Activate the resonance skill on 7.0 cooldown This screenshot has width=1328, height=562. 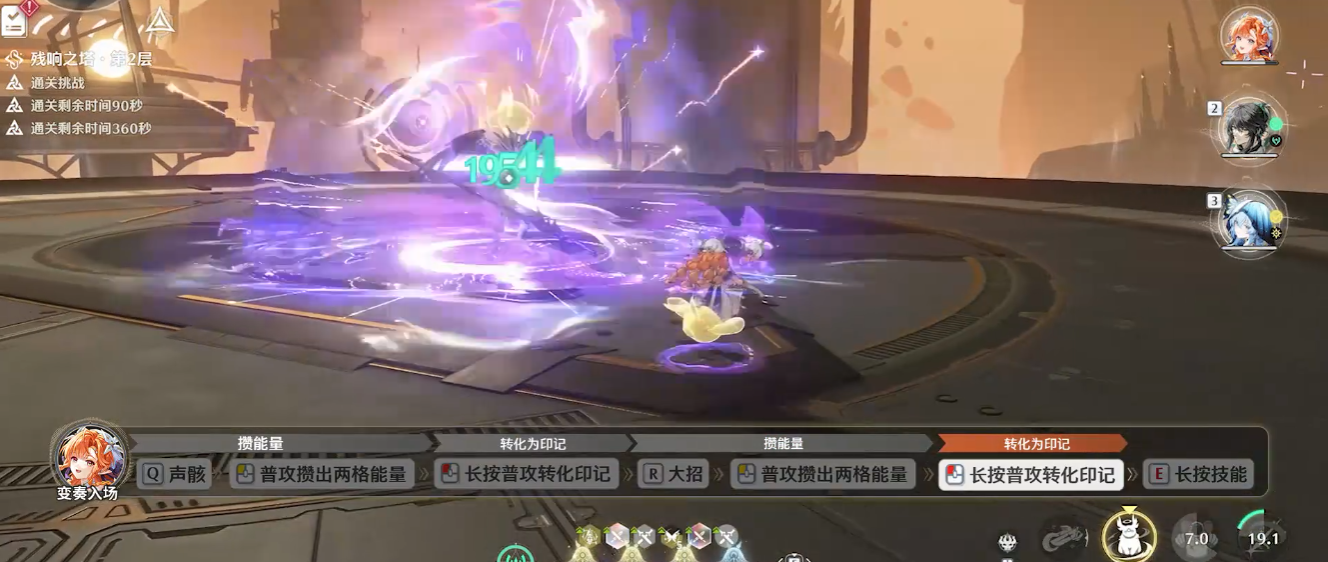[x=1195, y=538]
